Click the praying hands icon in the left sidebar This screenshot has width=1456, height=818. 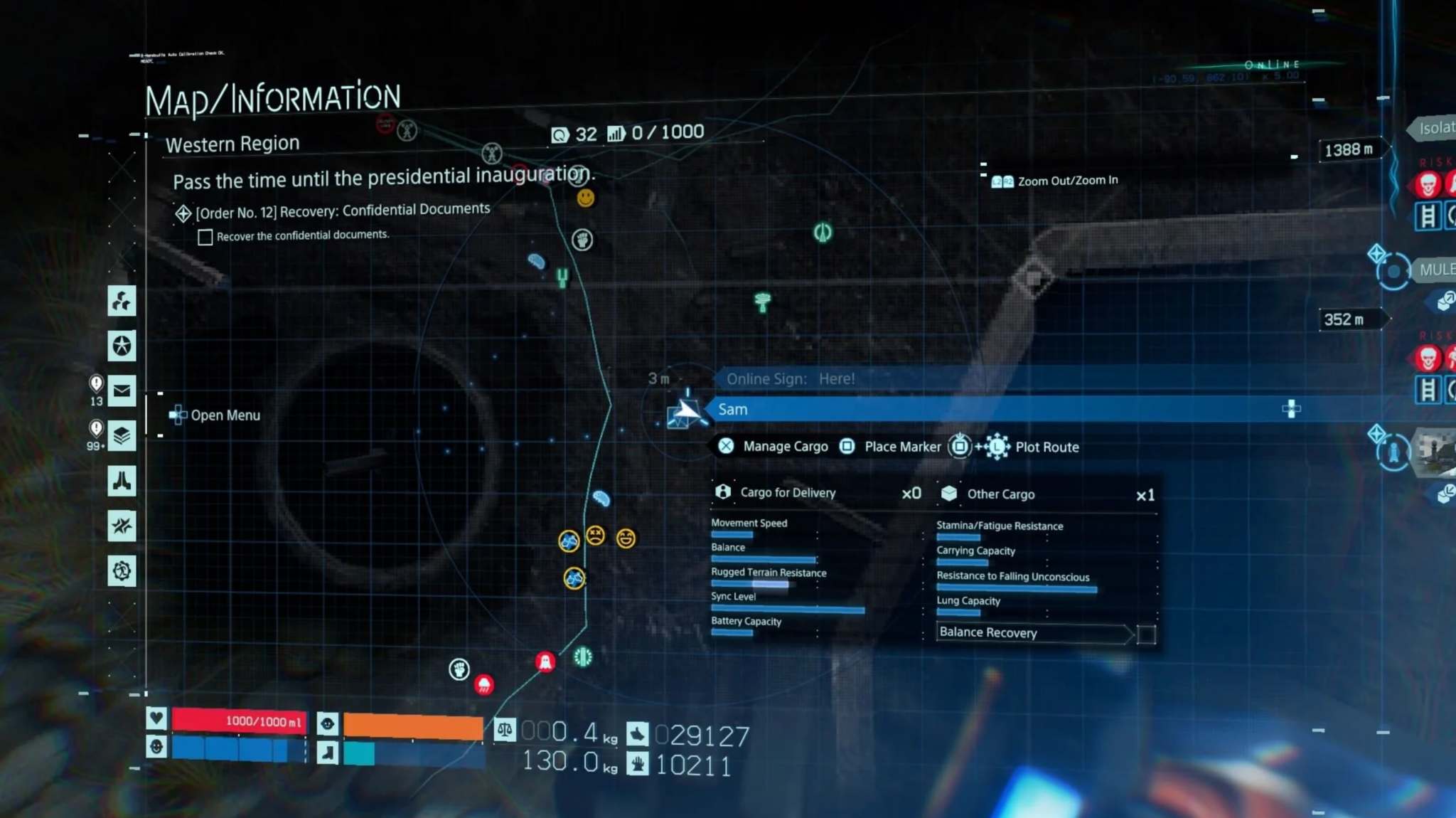point(122,482)
